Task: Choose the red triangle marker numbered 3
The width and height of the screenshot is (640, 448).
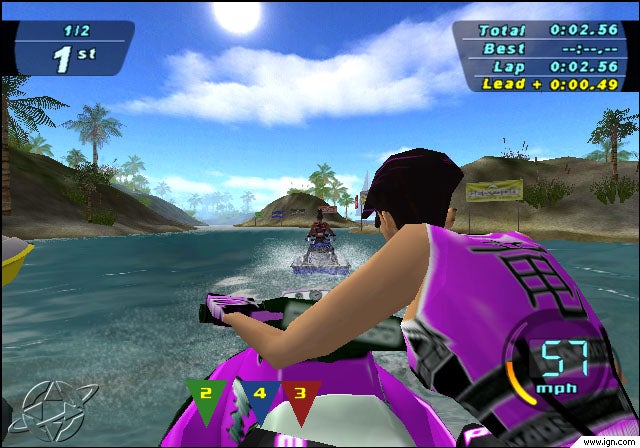Action: click(299, 396)
